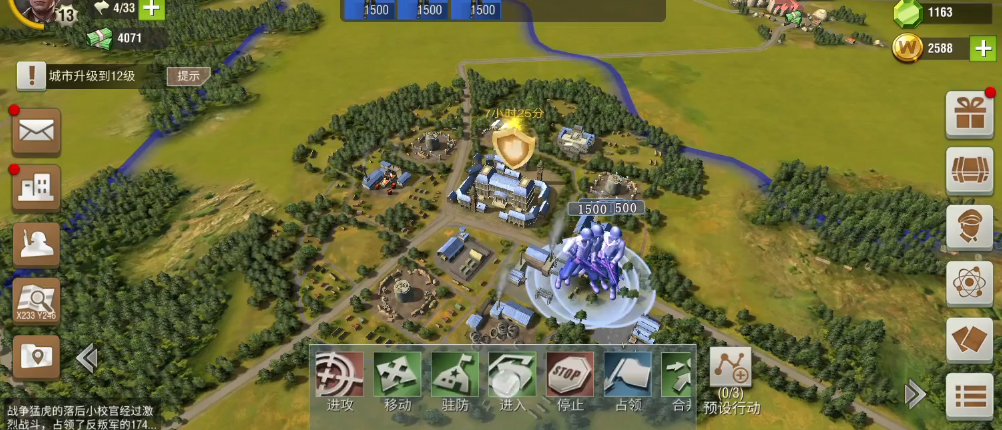This screenshot has height=430, width=1002.
Task: Open the list menu icon
Action: tap(969, 397)
